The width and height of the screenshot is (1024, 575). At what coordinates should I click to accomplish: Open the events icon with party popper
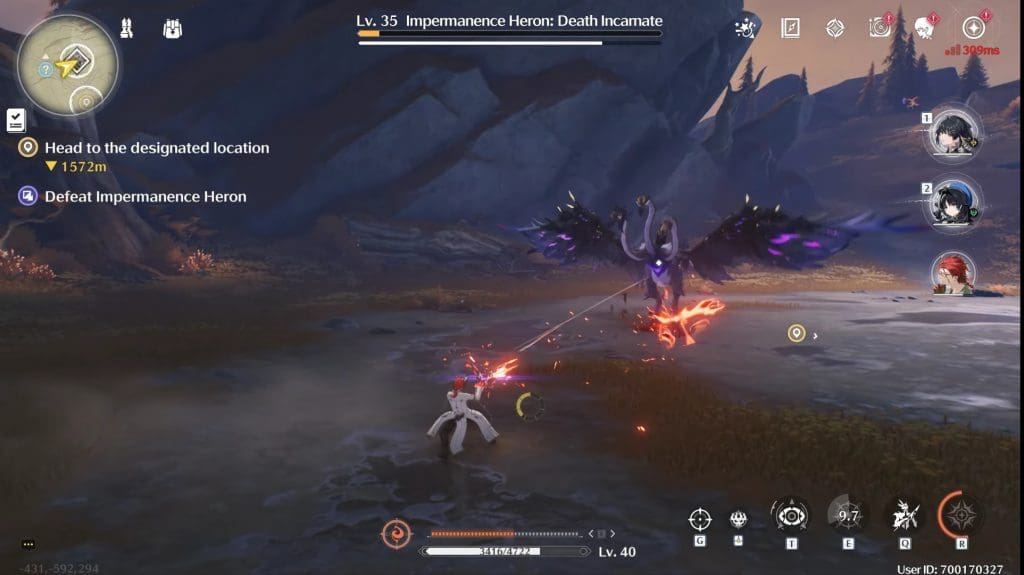tap(744, 28)
